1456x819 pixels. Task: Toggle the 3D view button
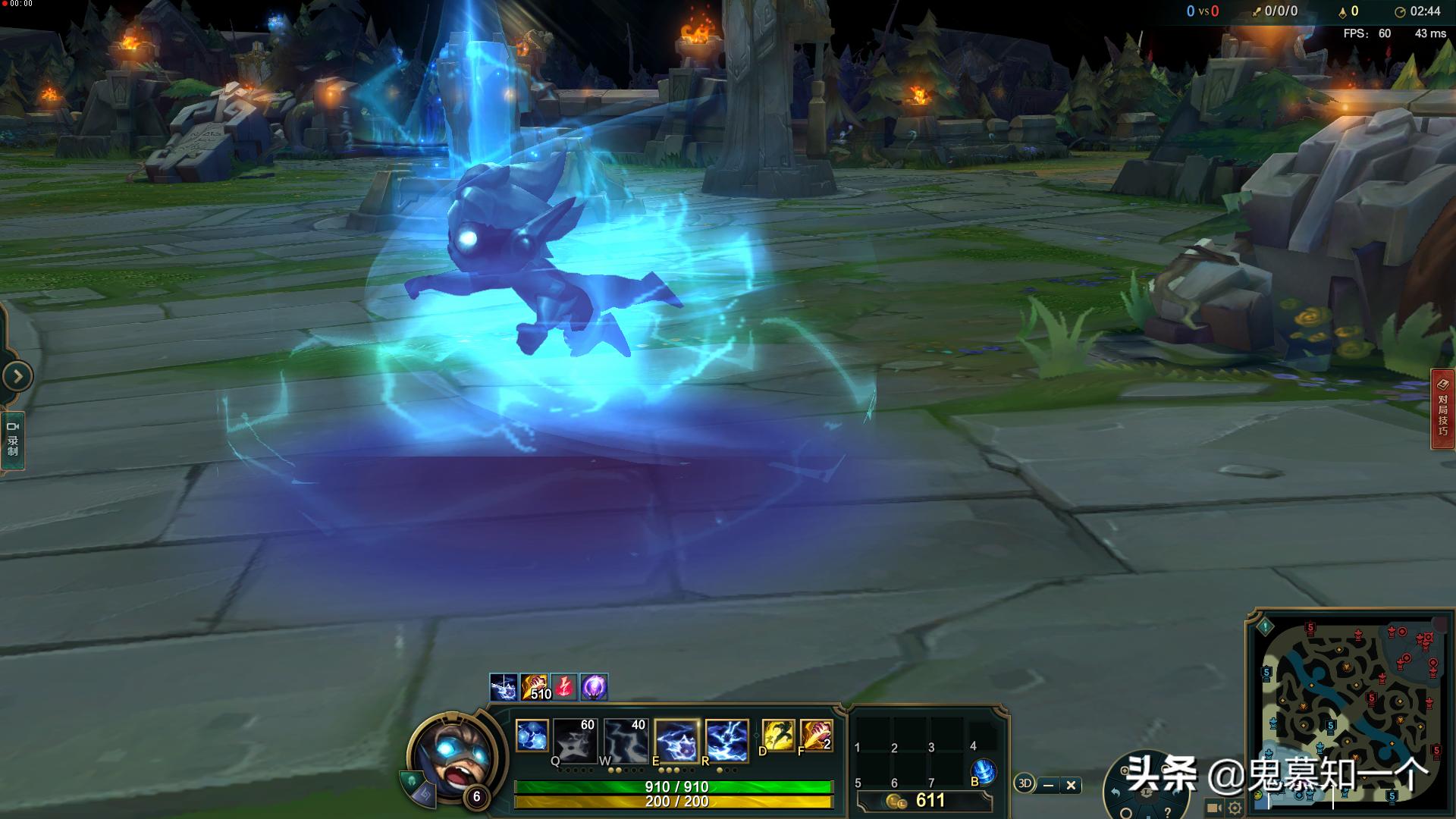(1025, 784)
